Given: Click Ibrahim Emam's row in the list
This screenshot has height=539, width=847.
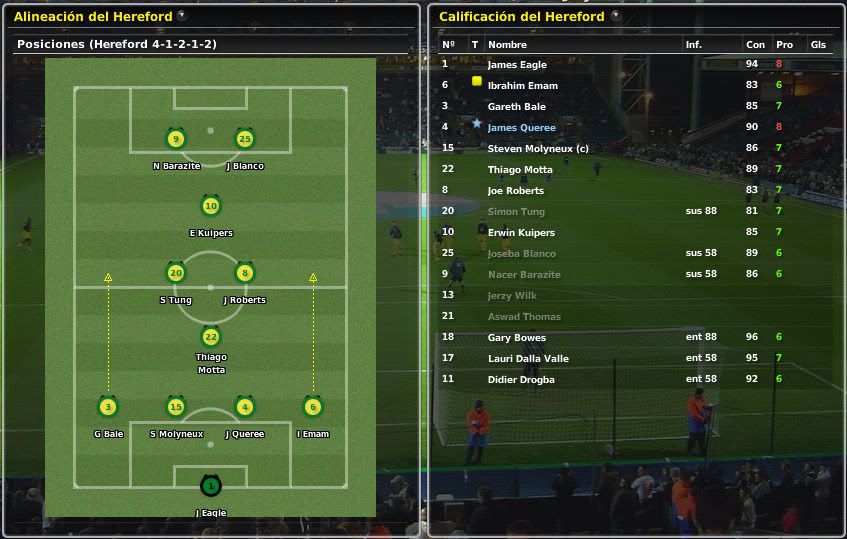Looking at the screenshot, I should tap(522, 86).
